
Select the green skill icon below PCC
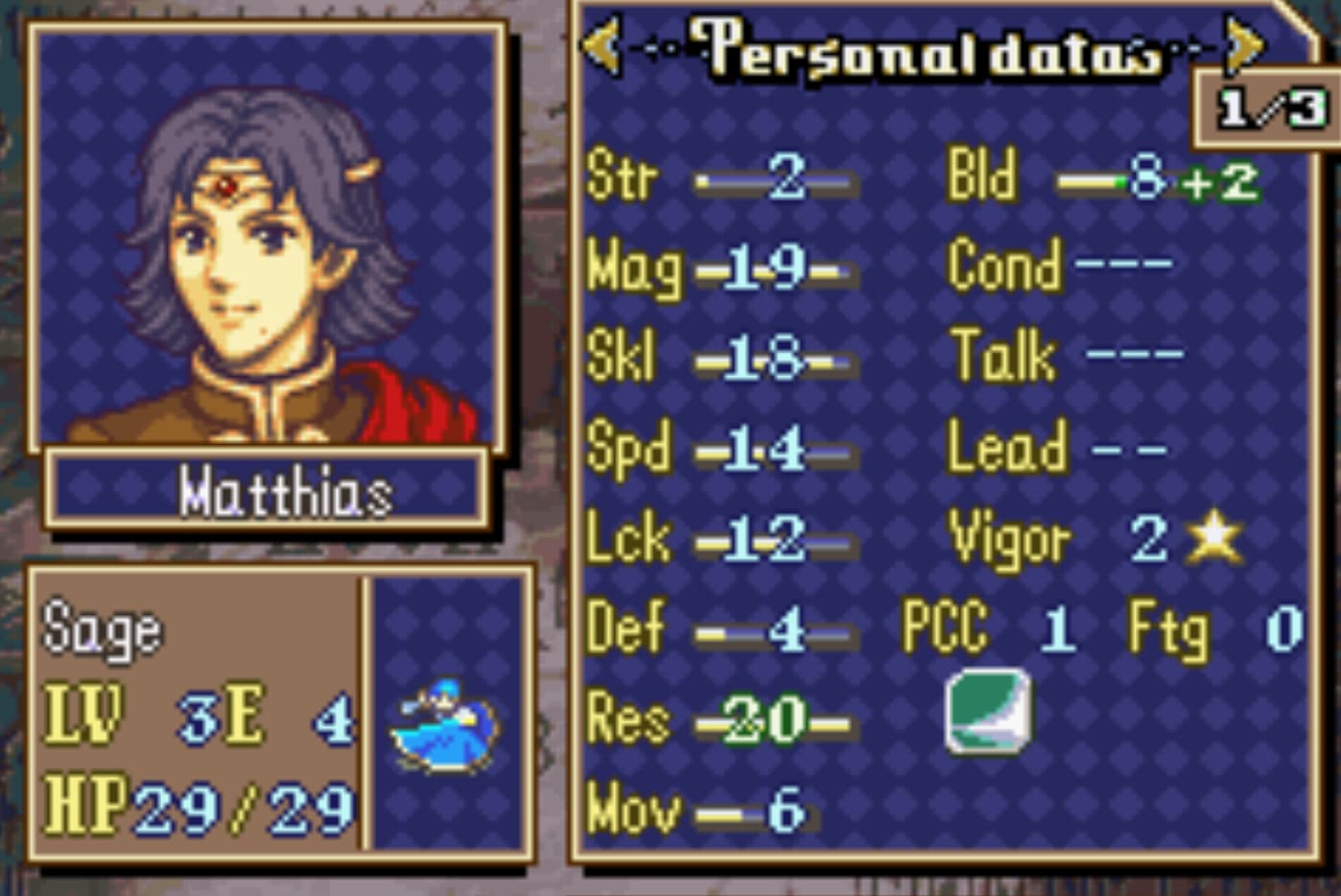(x=988, y=711)
